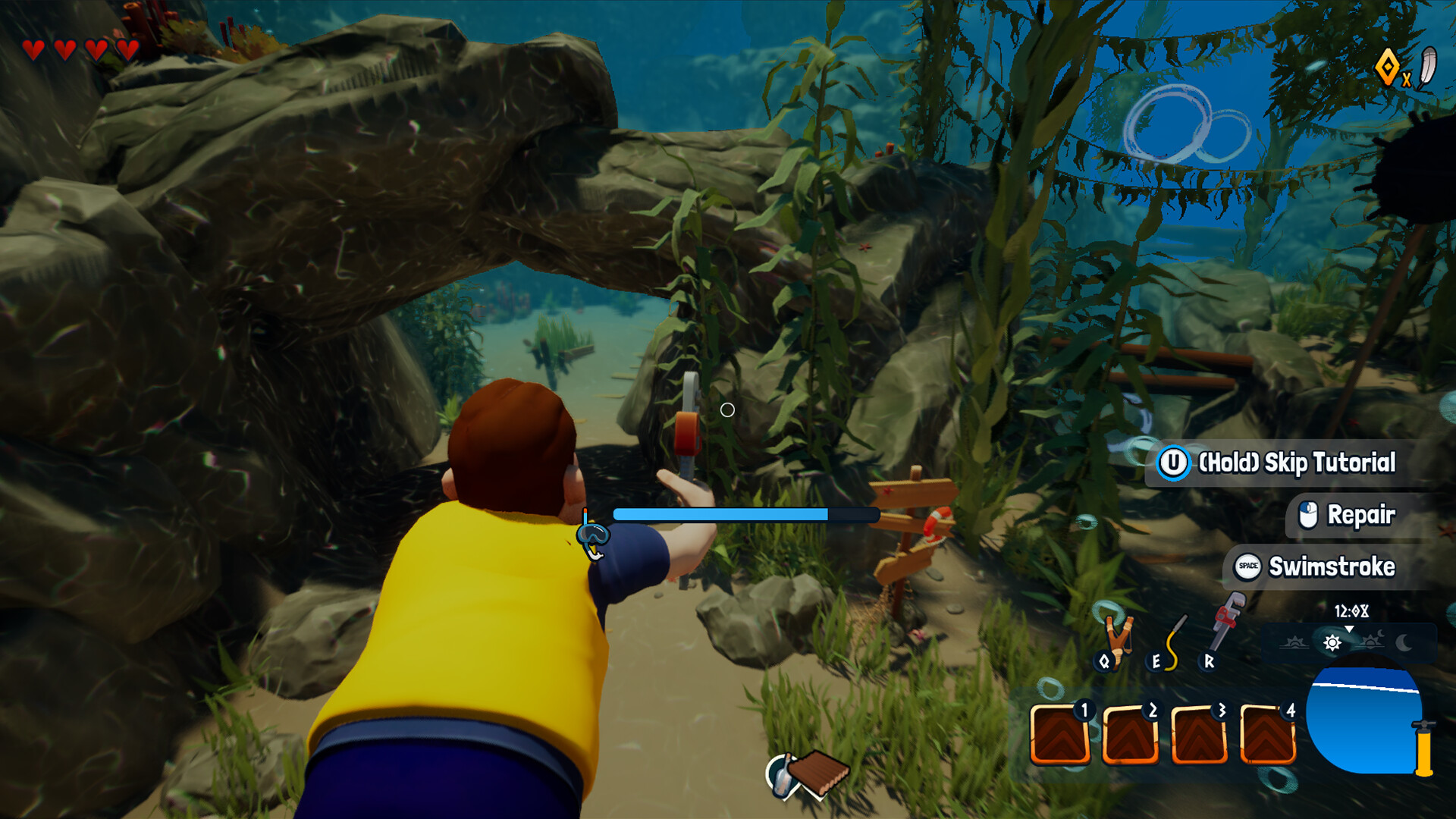This screenshot has height=819, width=1456.
Task: Click the sunrise icon in the day-cycle bar
Action: coord(1294,642)
